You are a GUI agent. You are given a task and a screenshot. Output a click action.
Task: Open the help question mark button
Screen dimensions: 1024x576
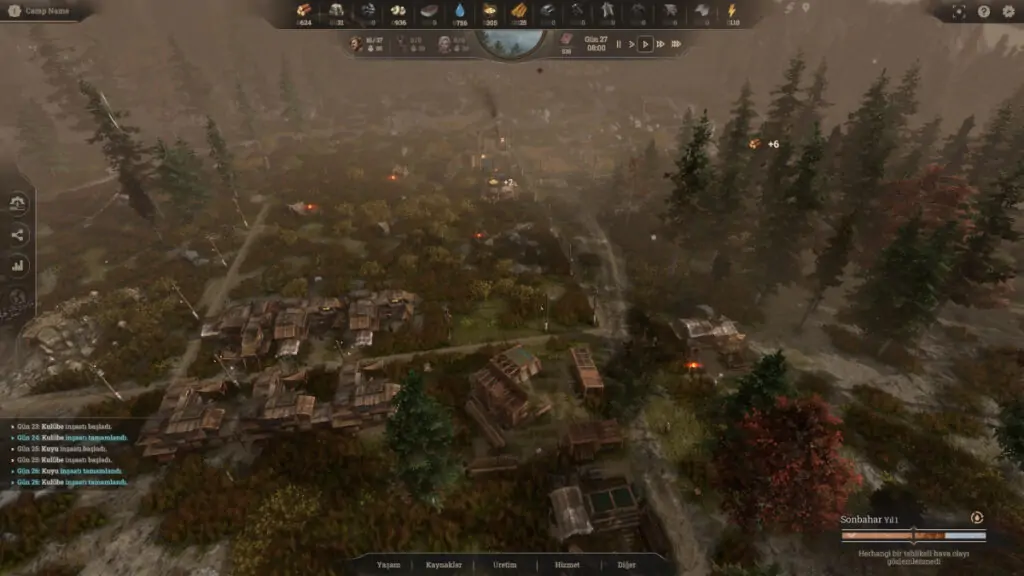(983, 11)
